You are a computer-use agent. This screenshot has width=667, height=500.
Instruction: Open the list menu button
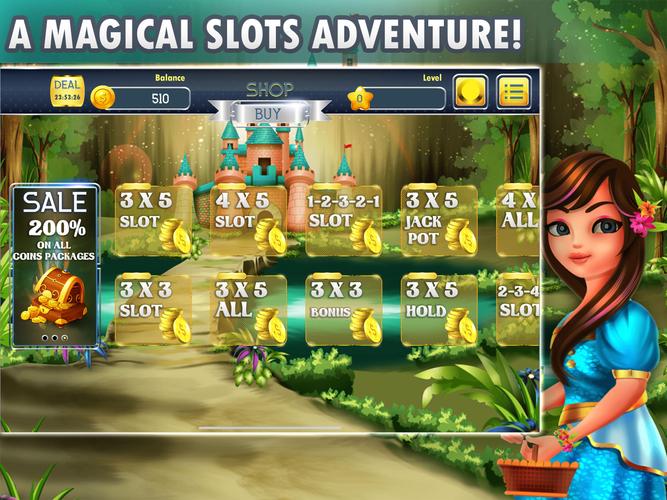tap(513, 91)
